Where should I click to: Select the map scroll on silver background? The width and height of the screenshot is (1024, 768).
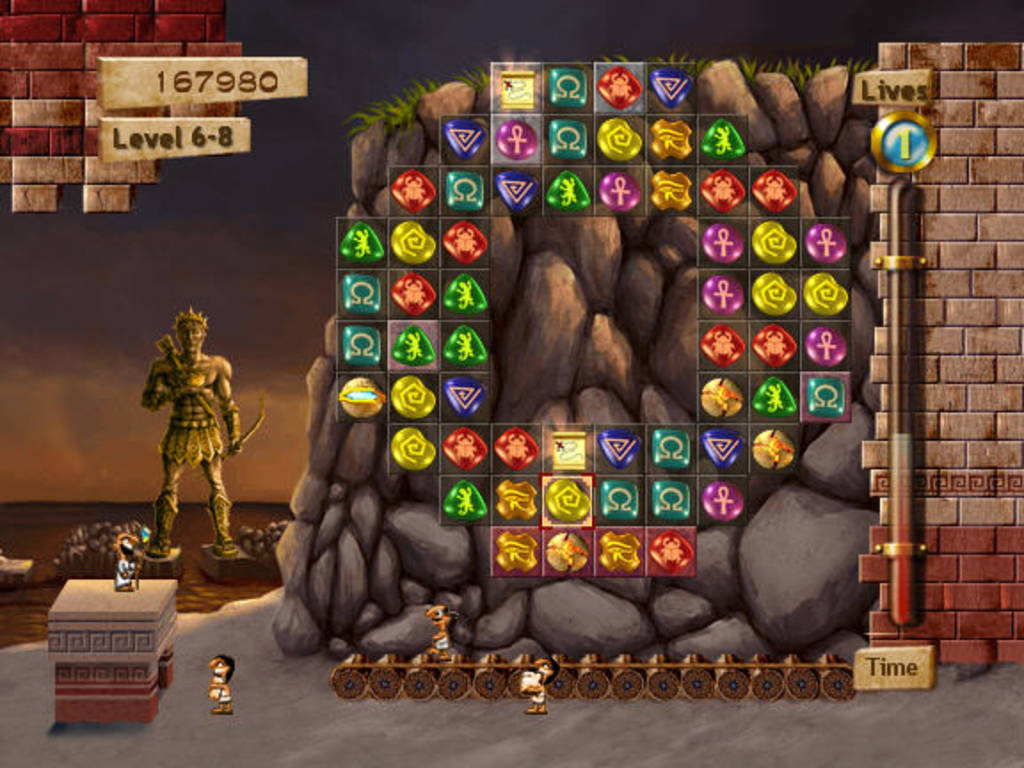[x=516, y=88]
